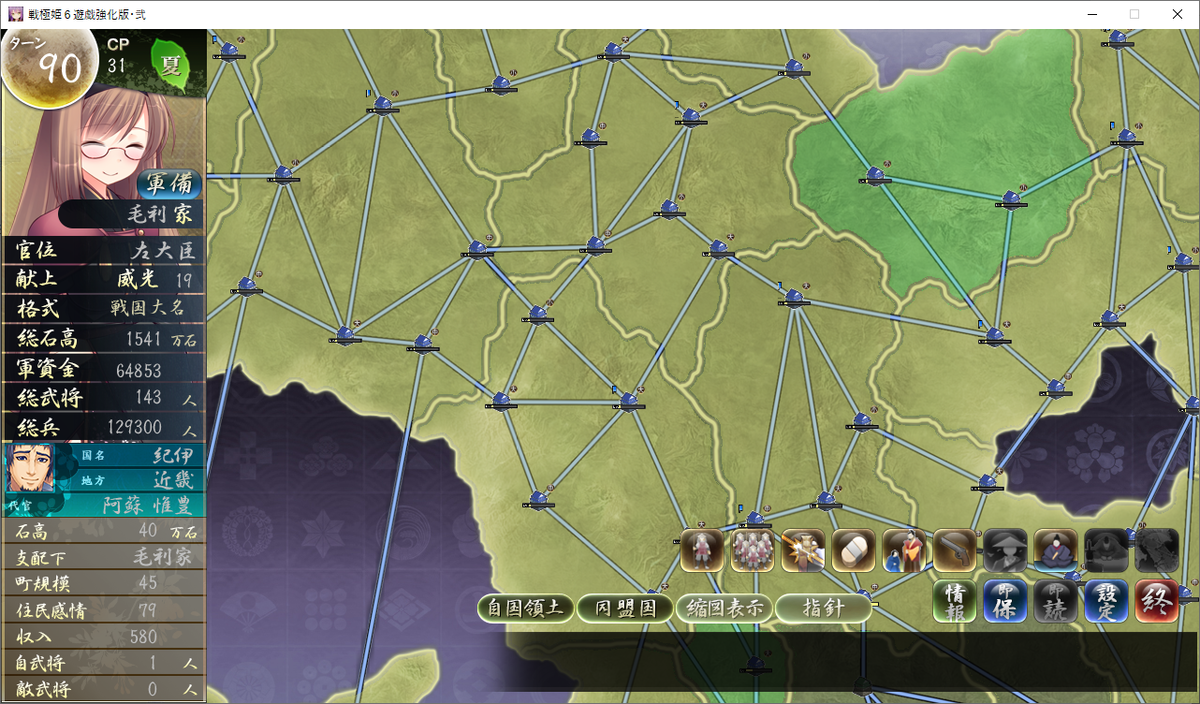Click the blue 即保 quick save button
Viewport: 1200px width, 704px height.
point(1005,603)
